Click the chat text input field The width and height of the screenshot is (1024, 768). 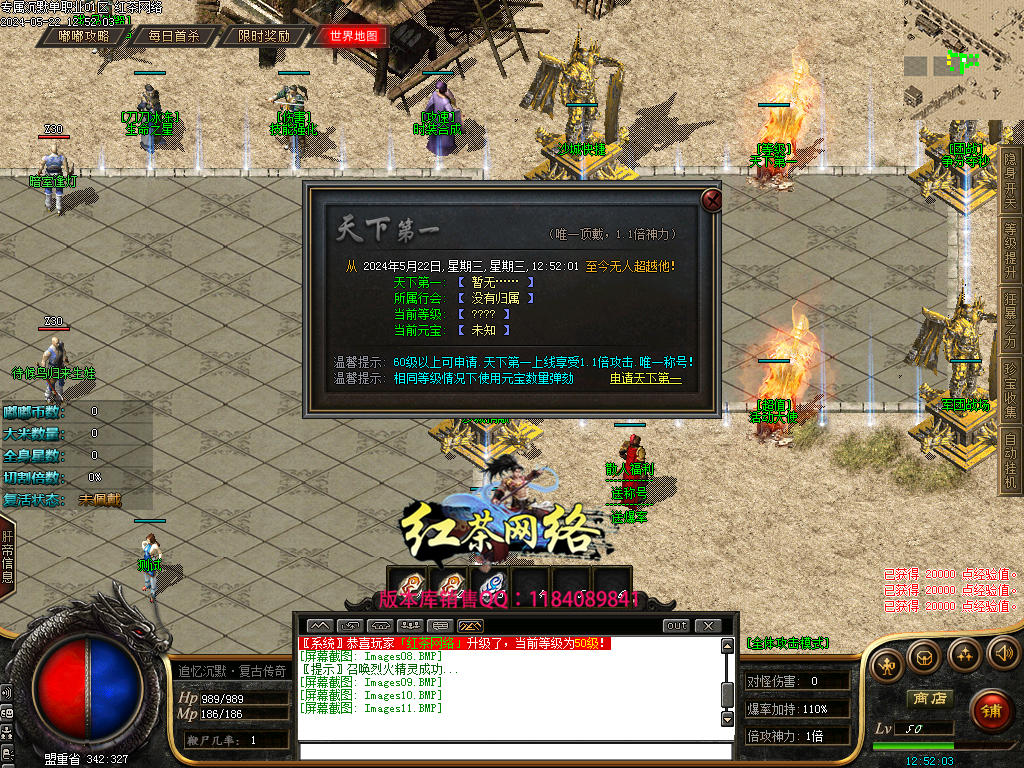click(x=515, y=752)
